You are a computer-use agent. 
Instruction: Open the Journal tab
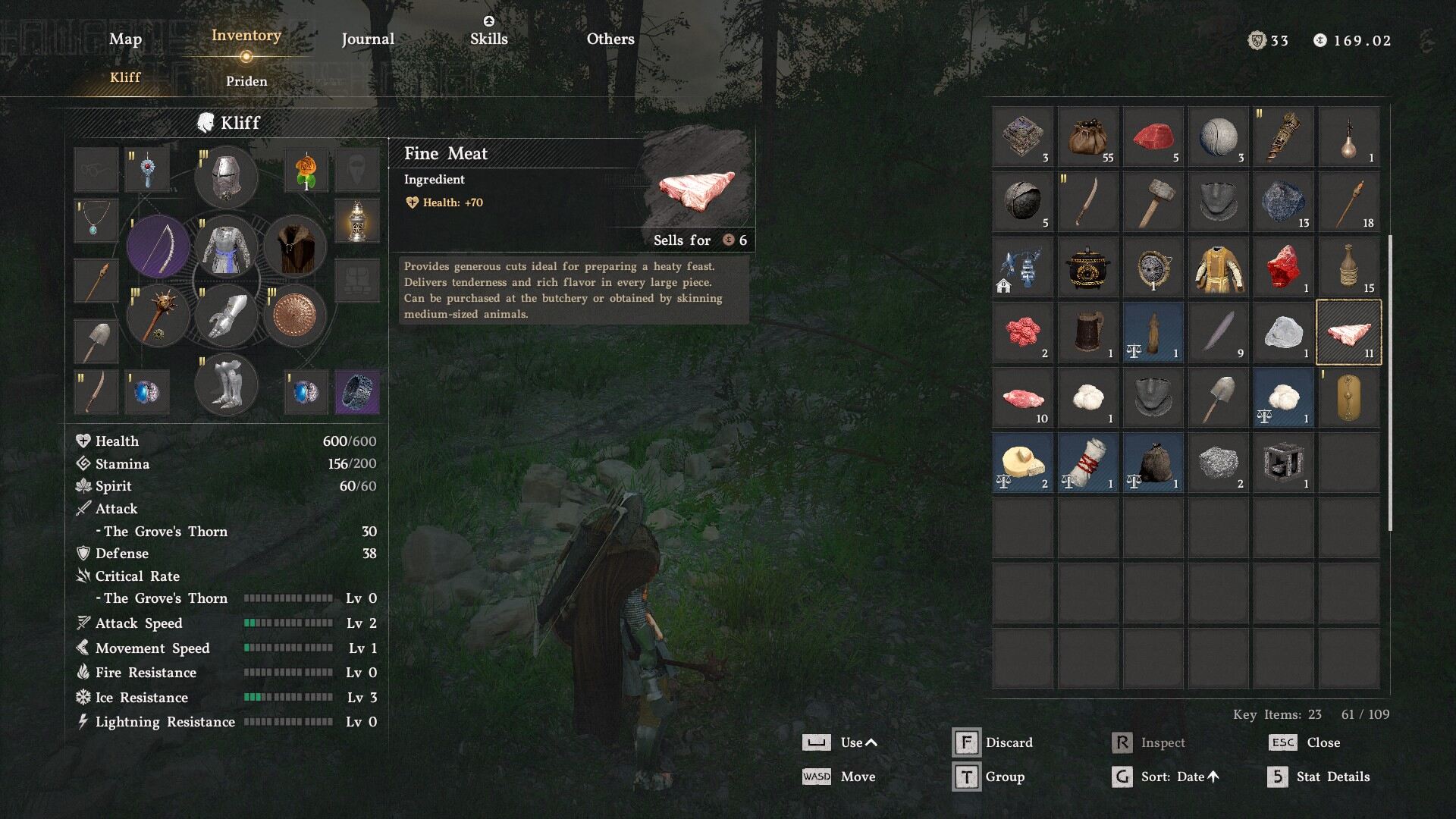(368, 39)
